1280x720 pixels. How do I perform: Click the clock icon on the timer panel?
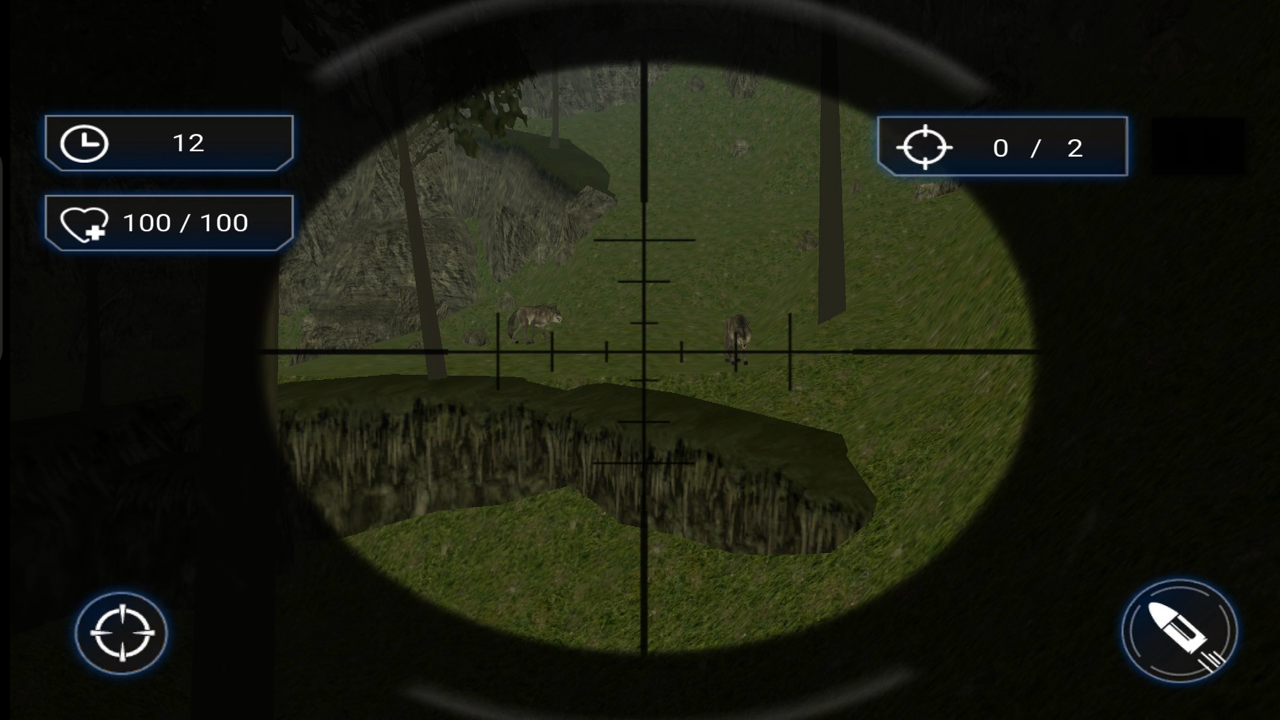84,142
